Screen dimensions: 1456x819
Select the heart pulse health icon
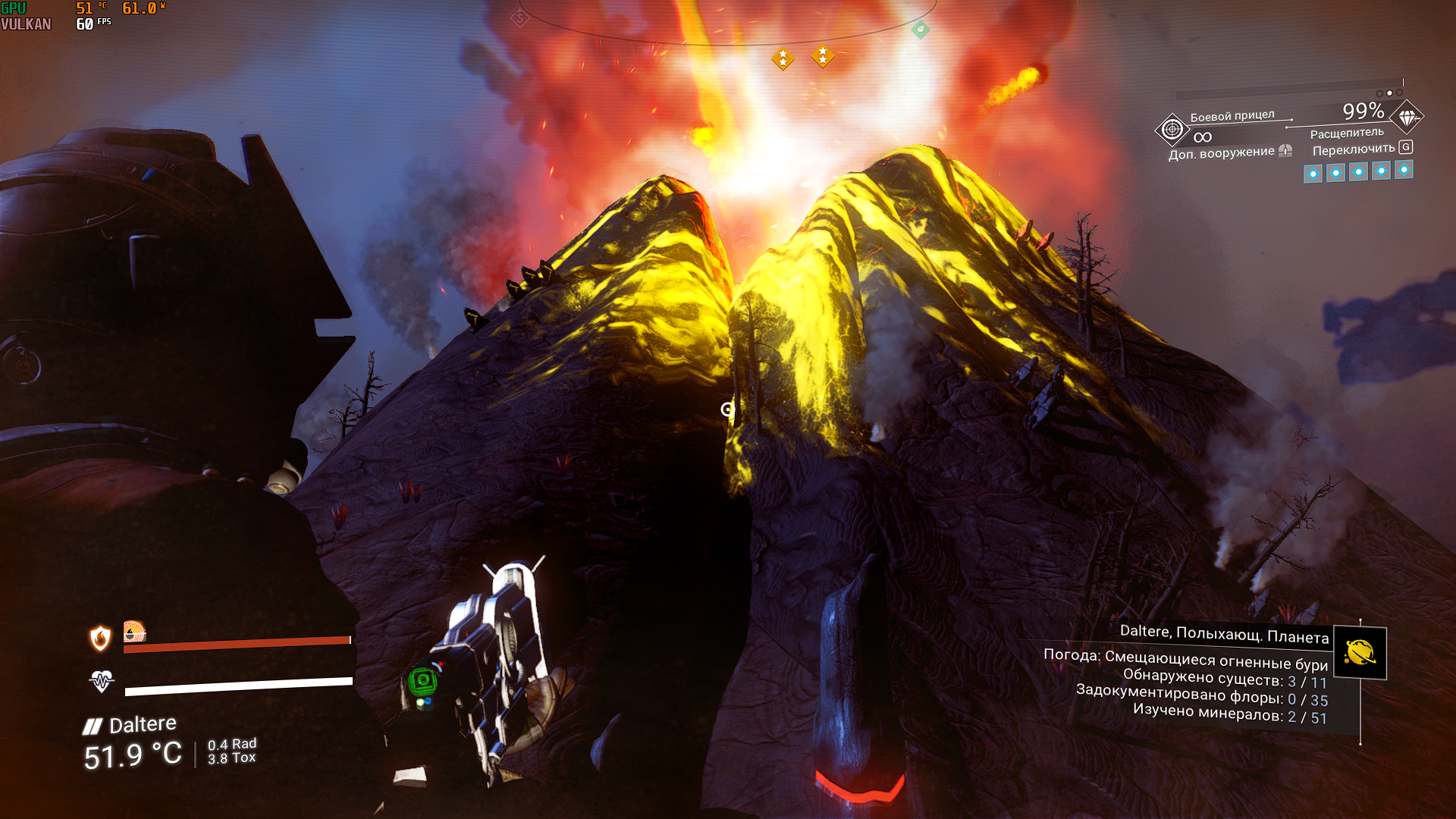point(102,681)
